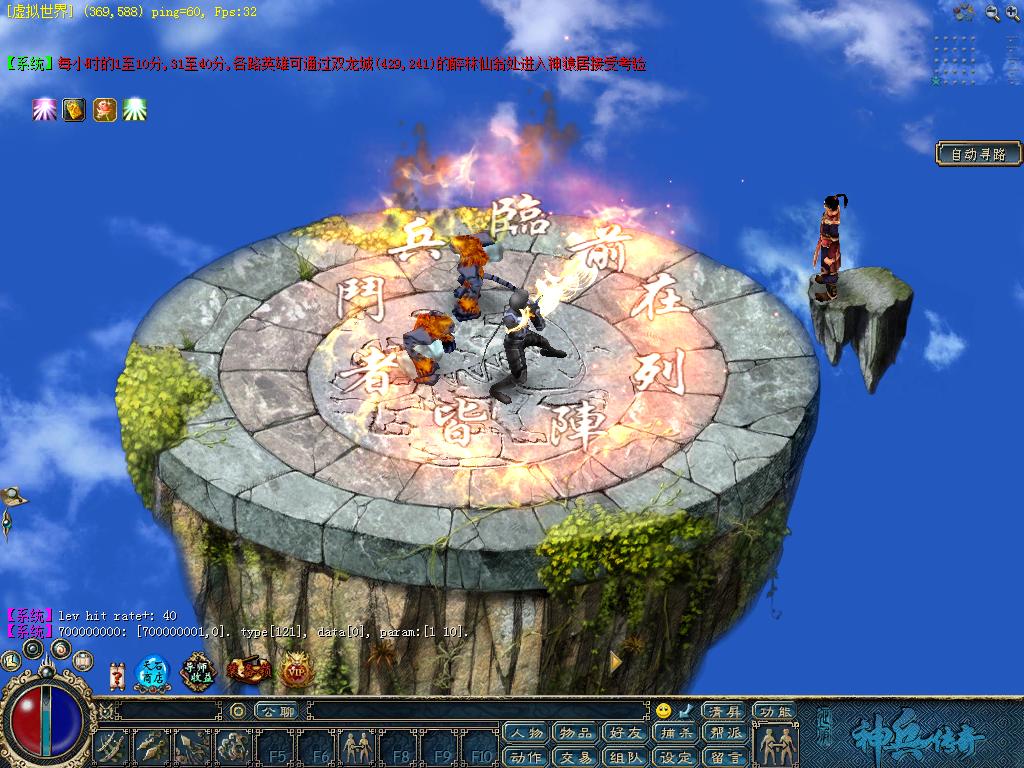The width and height of the screenshot is (1024, 768).
Task: Open the 人物 character panel
Action: [x=526, y=733]
